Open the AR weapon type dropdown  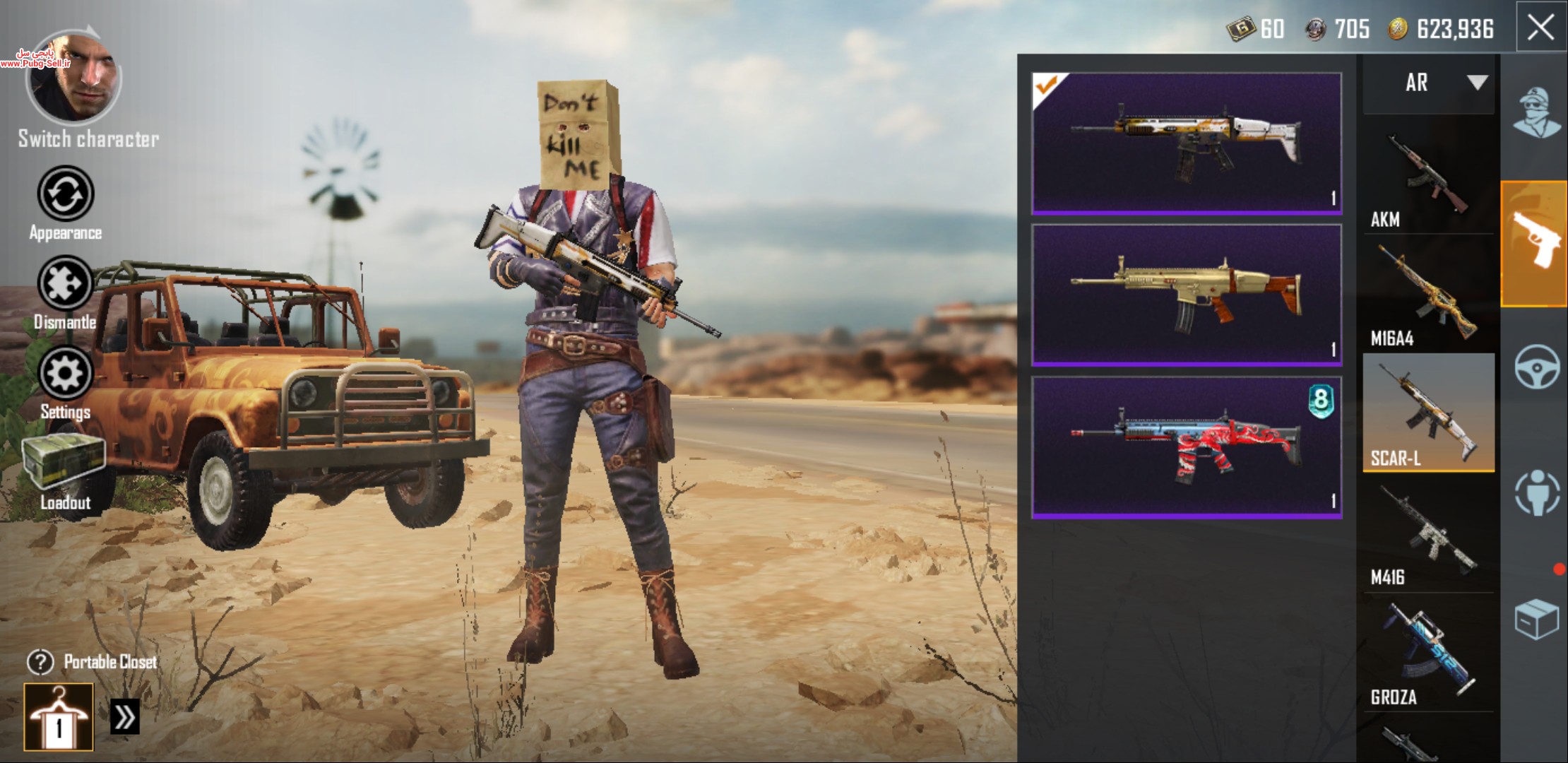(x=1429, y=83)
